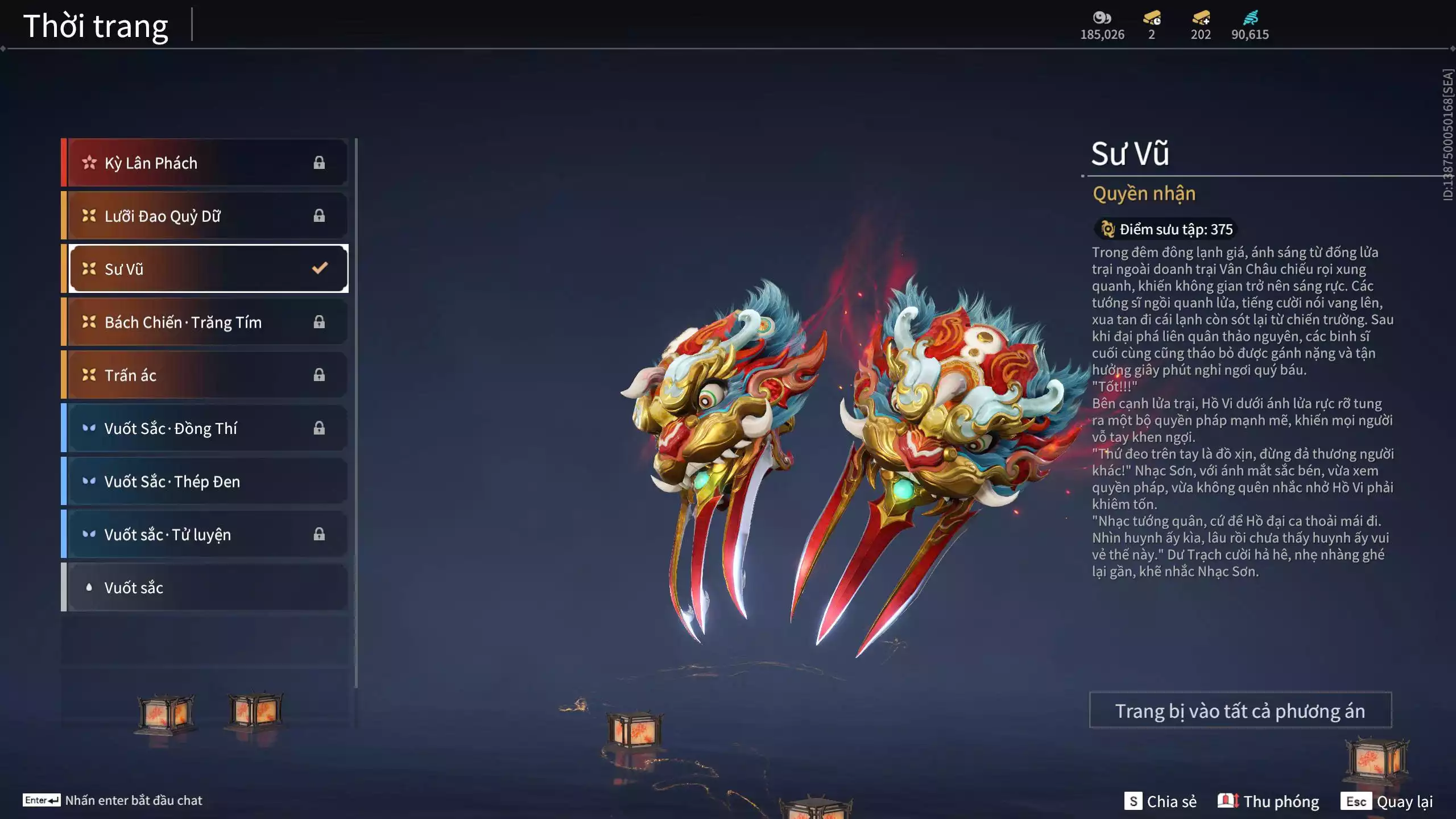Screen dimensions: 1456x819
Task: Select the Kỳ Lân Phách skin
Action: coord(205,163)
